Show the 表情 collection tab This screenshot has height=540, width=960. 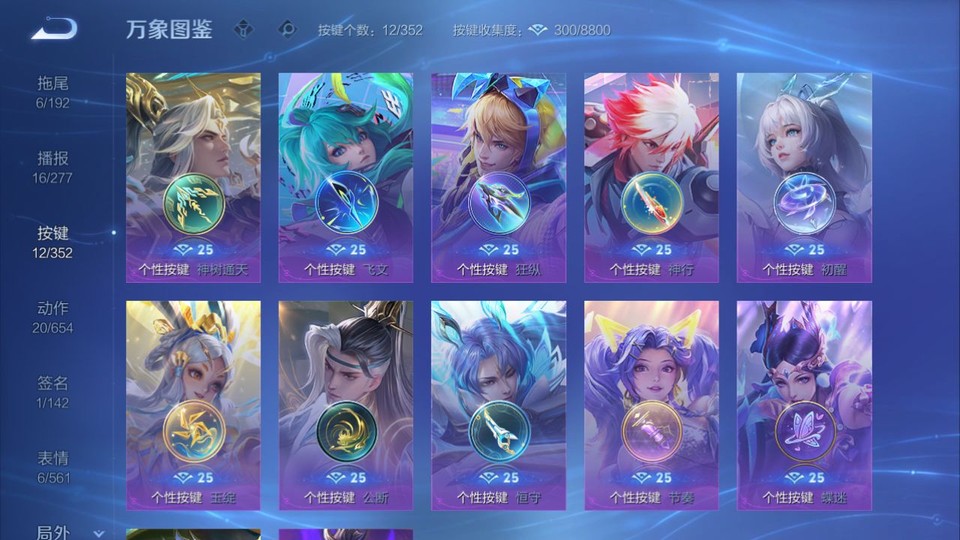tap(53, 466)
